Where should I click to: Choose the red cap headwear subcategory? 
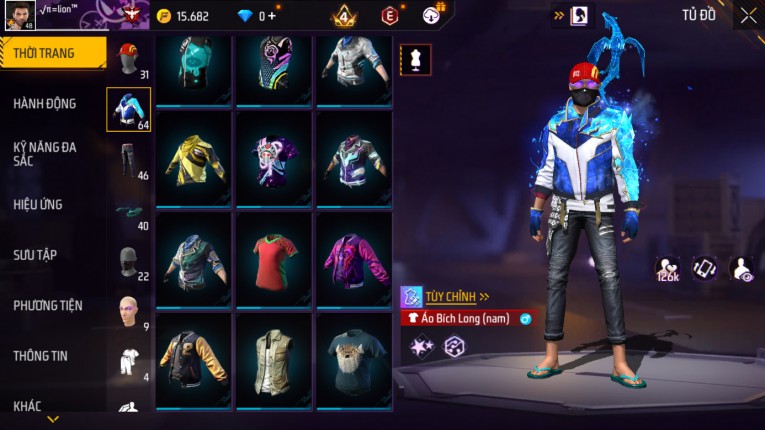[128, 58]
